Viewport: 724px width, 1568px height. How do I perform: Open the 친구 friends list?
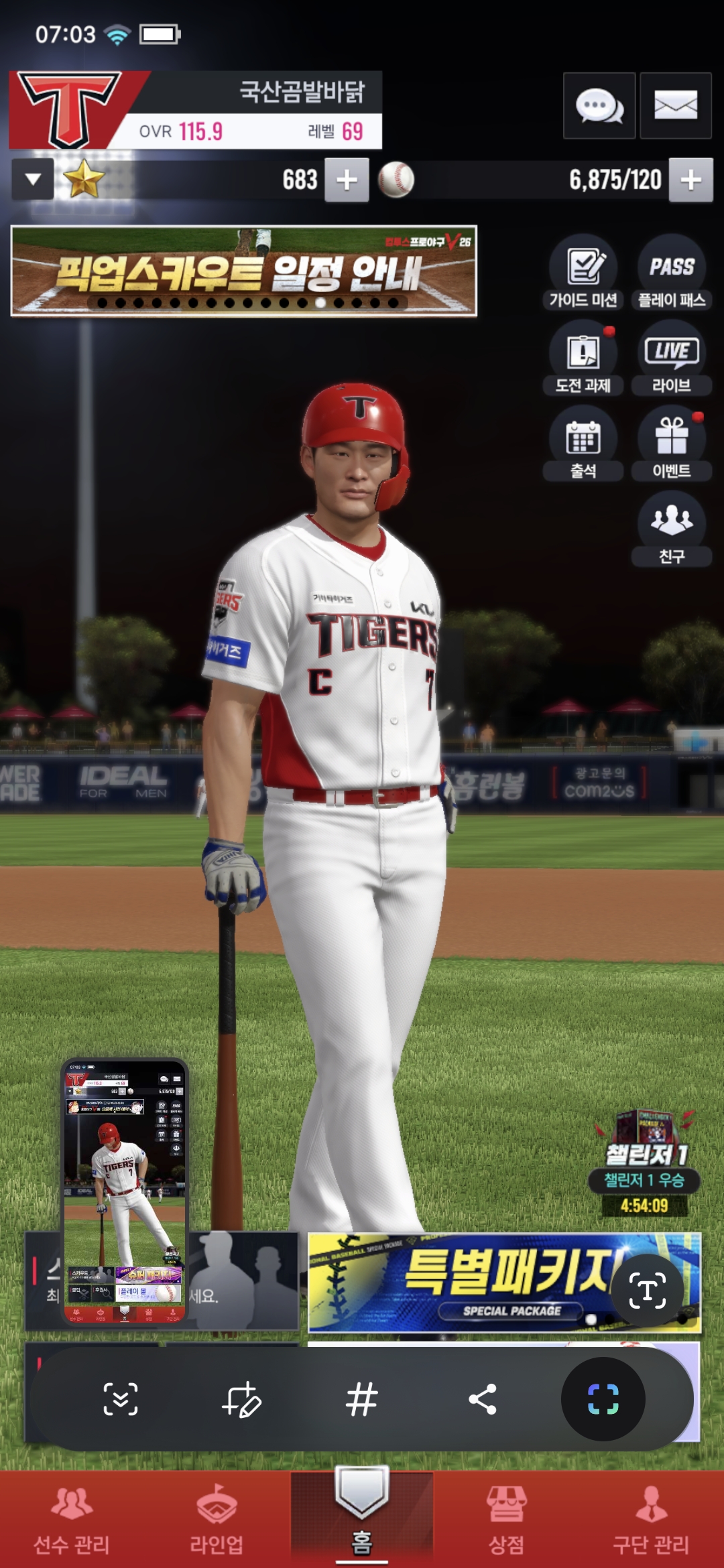(671, 528)
